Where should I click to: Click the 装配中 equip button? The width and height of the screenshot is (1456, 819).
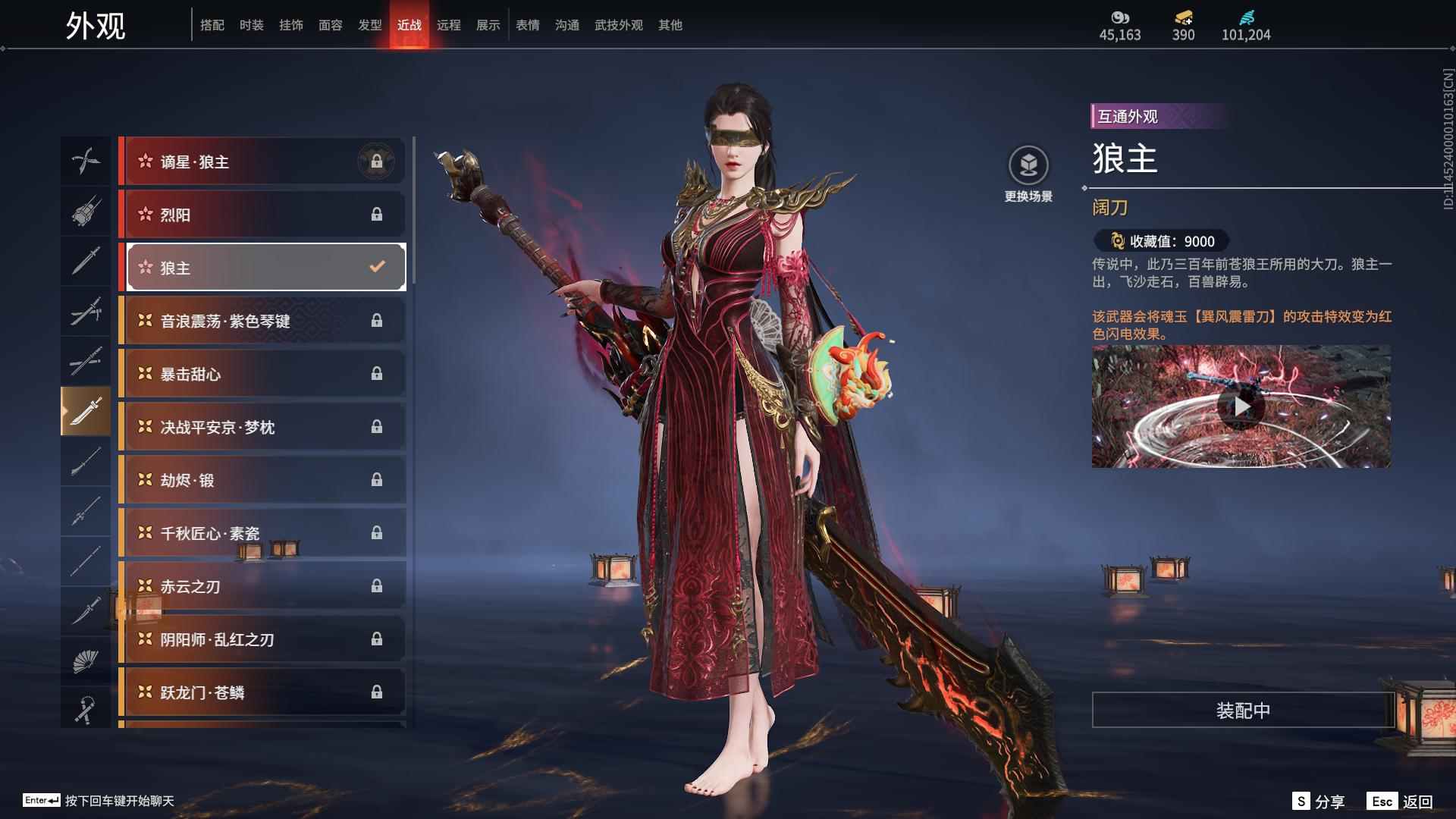(1242, 711)
